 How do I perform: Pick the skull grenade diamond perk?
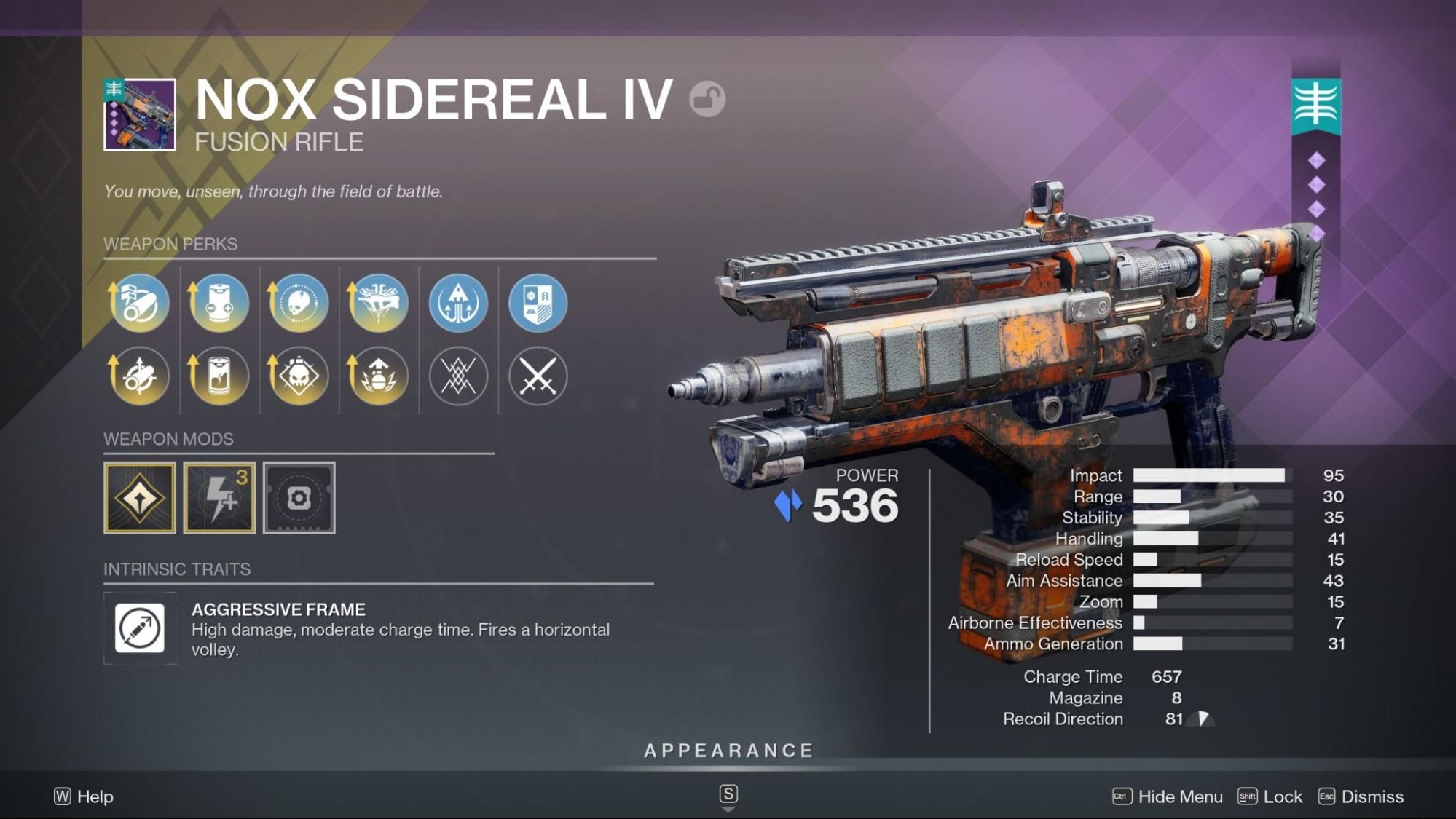tap(299, 376)
